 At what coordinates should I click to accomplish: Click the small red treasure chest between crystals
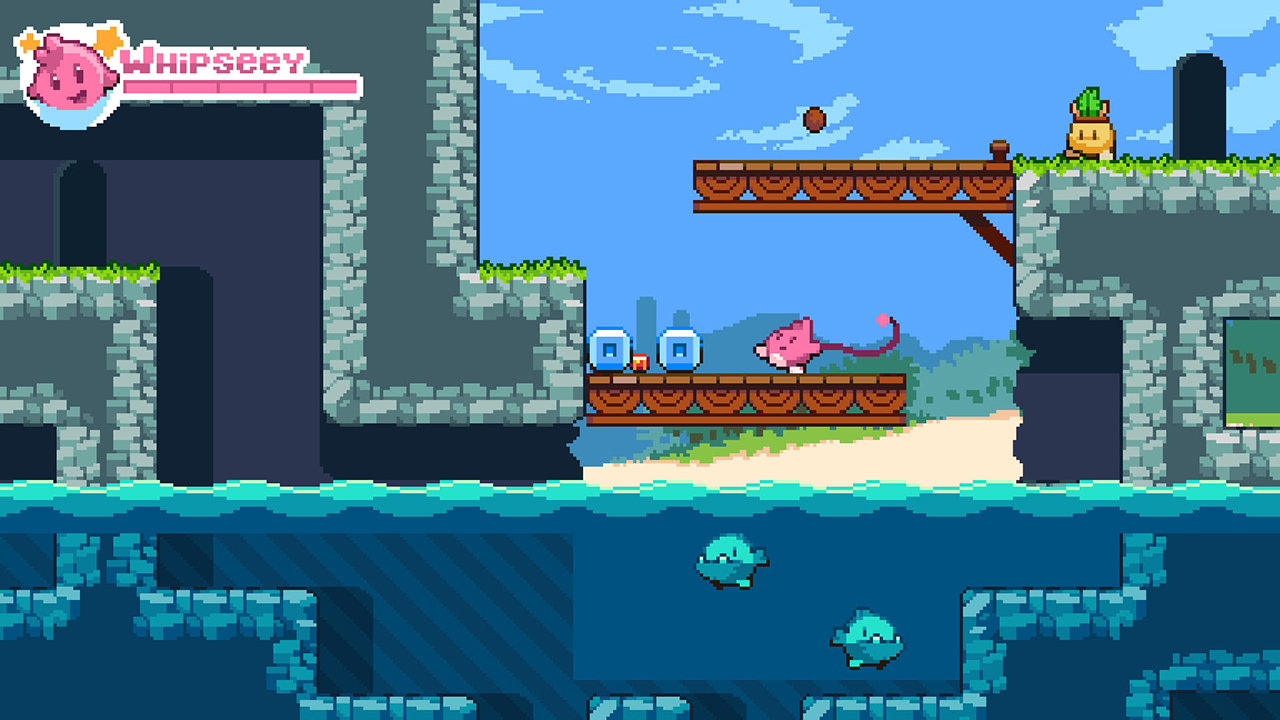640,362
